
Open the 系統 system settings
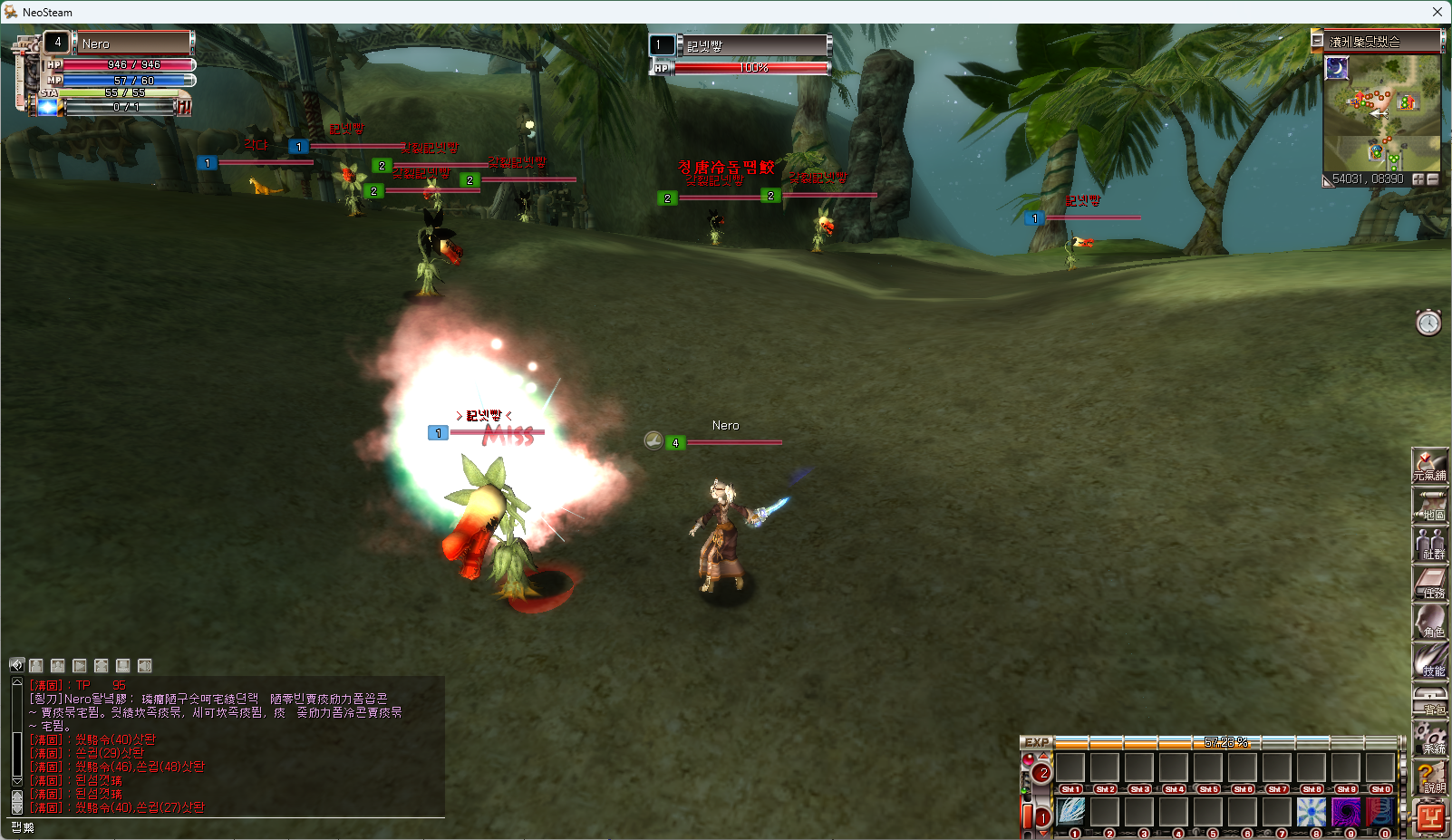point(1429,739)
